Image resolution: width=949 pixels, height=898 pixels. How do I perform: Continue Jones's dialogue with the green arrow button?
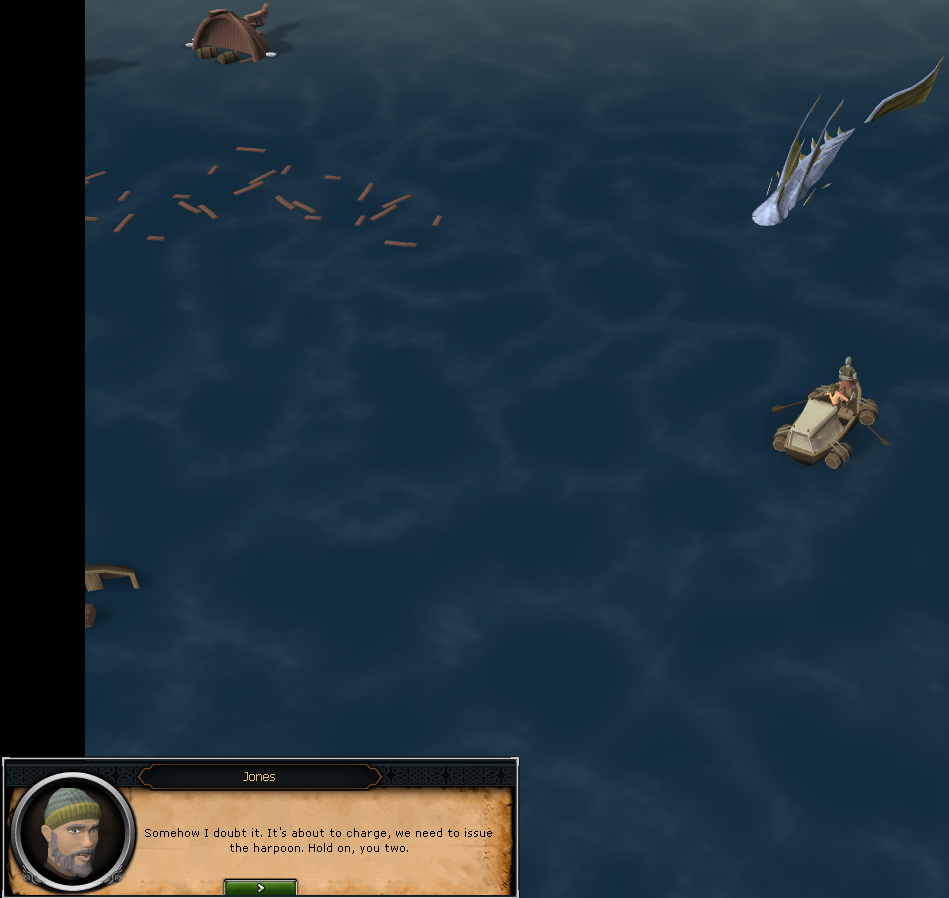tap(260, 887)
